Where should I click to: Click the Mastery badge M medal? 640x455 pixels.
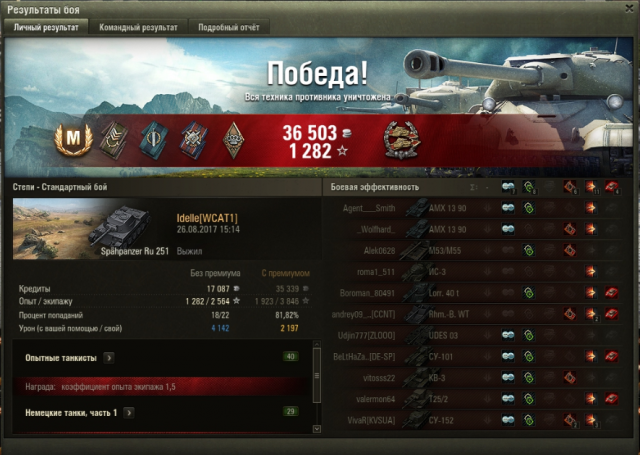tap(71, 136)
